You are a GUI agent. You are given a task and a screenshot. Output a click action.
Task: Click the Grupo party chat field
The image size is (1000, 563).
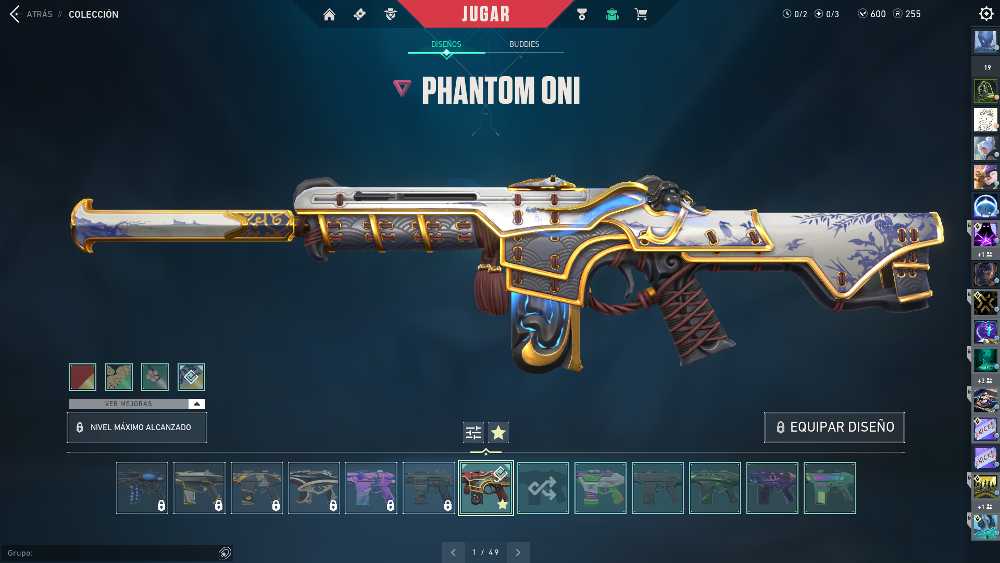point(110,552)
